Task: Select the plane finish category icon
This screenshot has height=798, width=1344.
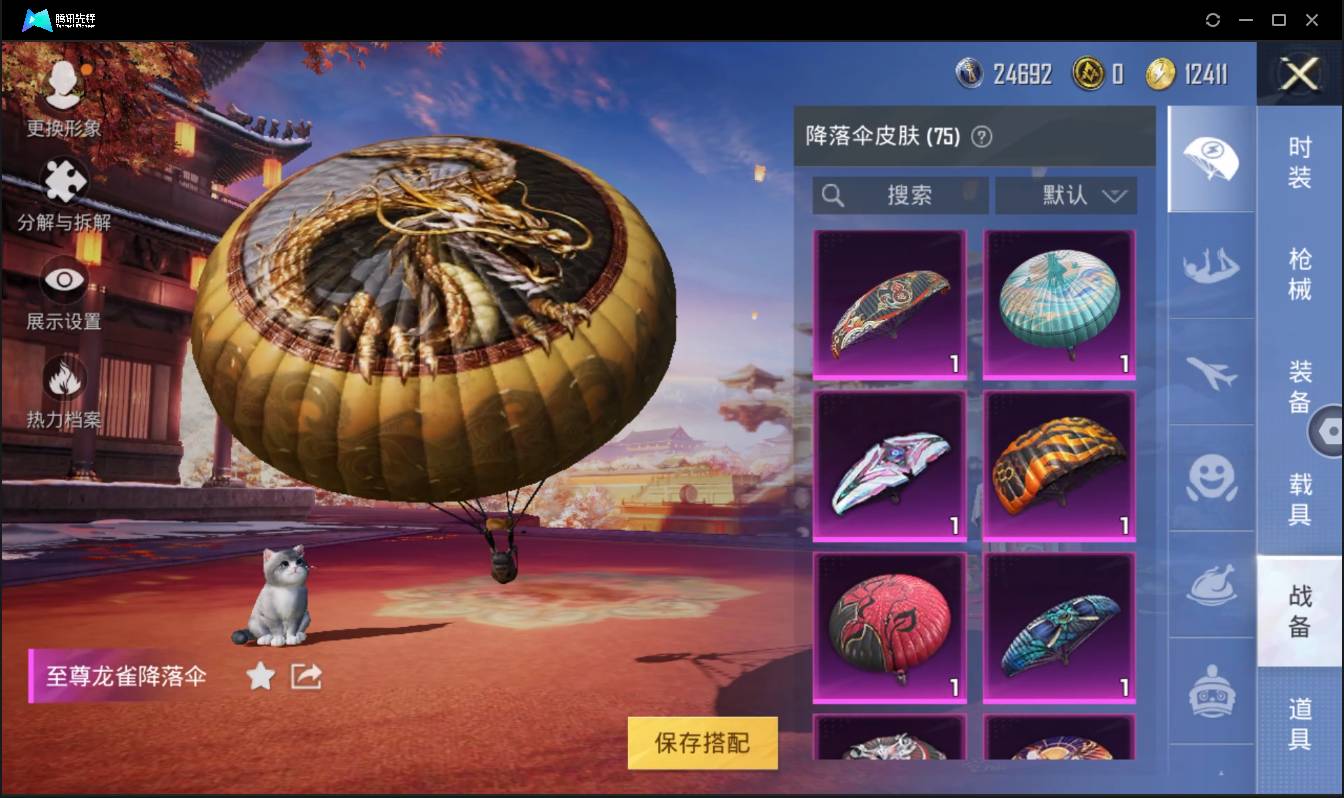Action: point(1211,375)
